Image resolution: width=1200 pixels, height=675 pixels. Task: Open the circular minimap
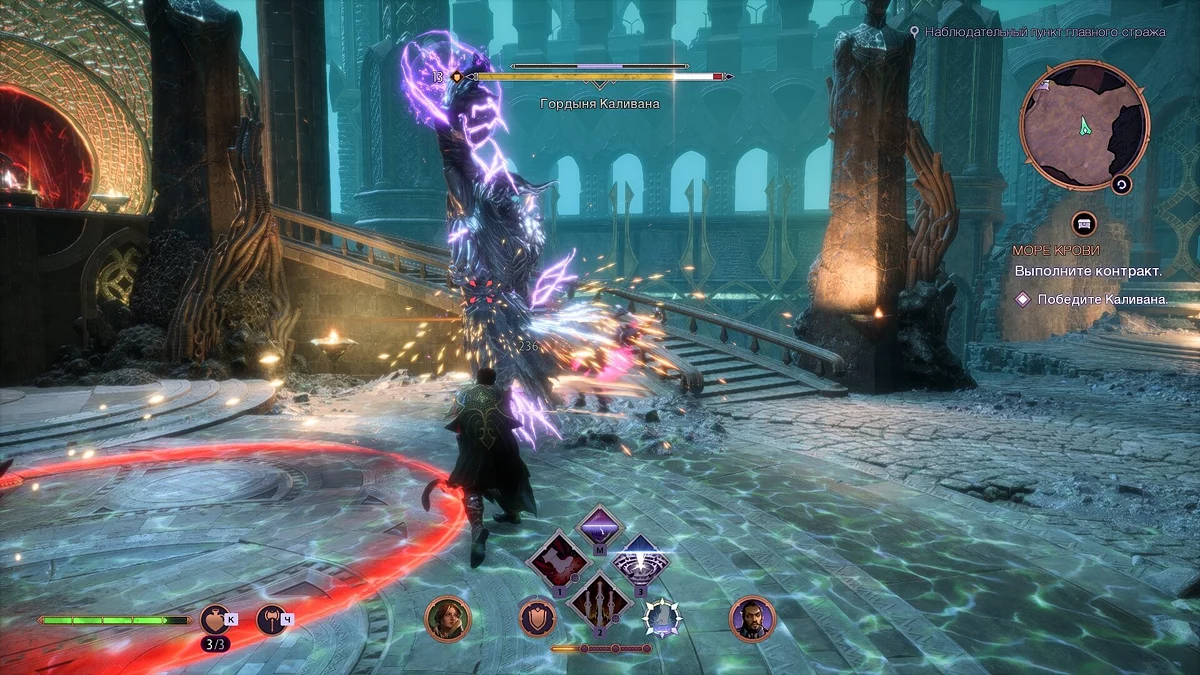point(1083,125)
